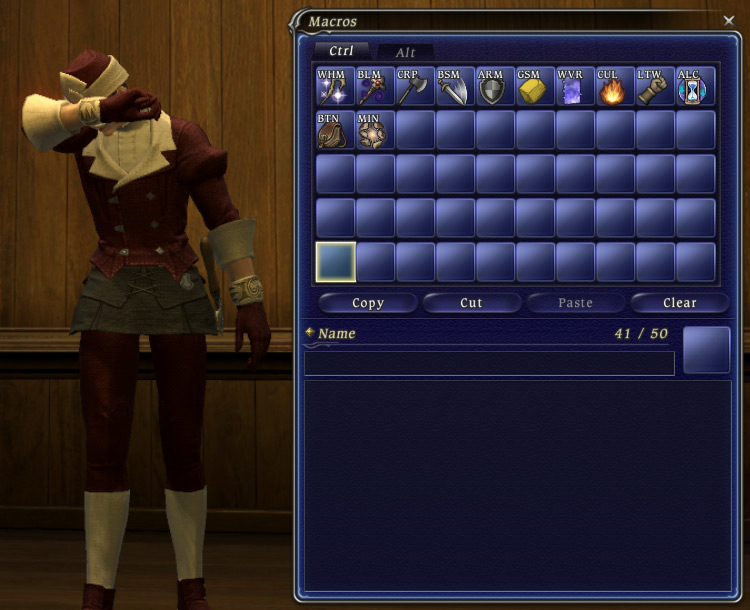Pick the BSM macro icon
Screen dimensions: 750x610
pyautogui.click(x=455, y=87)
